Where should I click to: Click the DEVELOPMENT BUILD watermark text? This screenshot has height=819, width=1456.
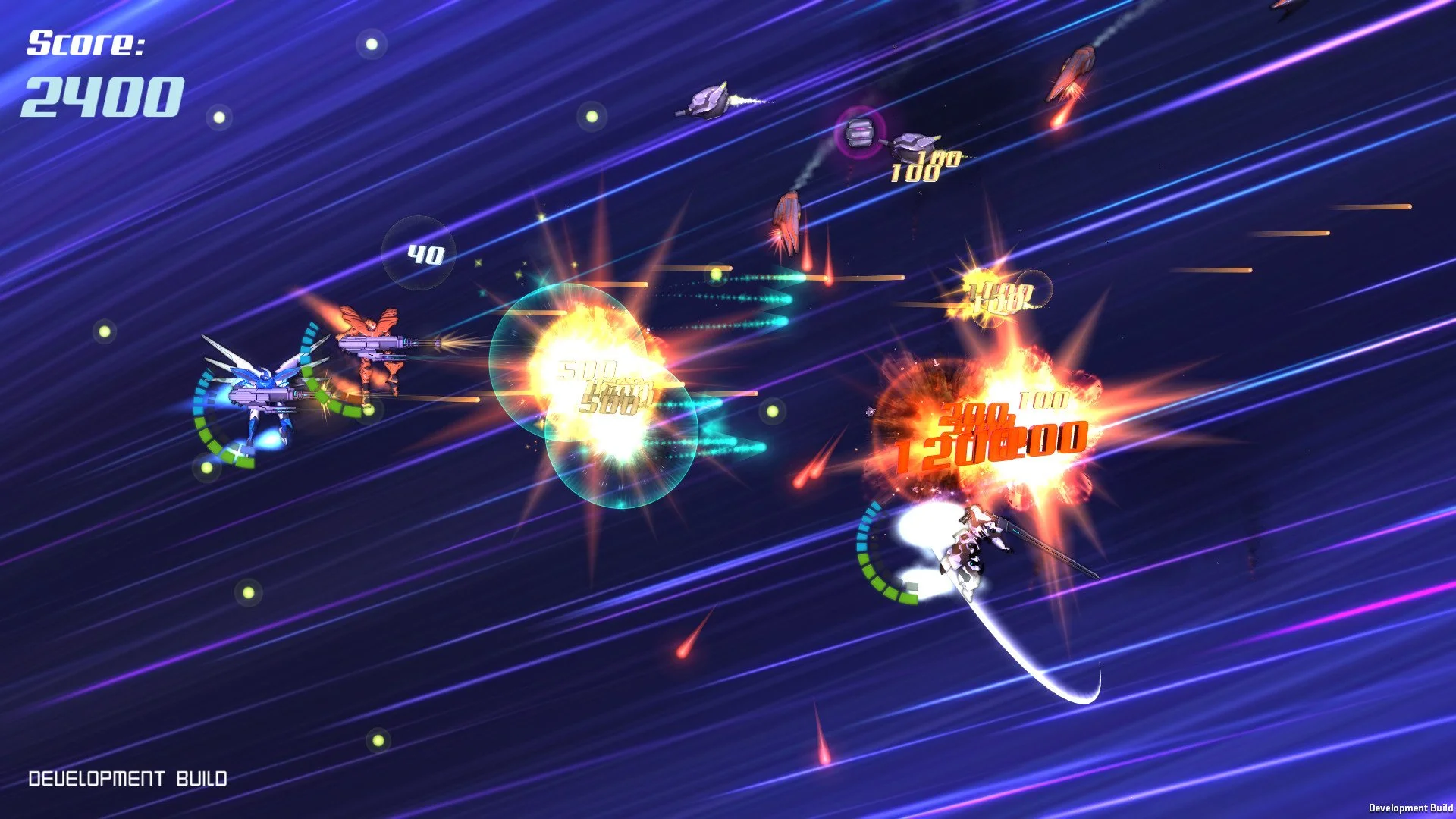[x=129, y=777]
